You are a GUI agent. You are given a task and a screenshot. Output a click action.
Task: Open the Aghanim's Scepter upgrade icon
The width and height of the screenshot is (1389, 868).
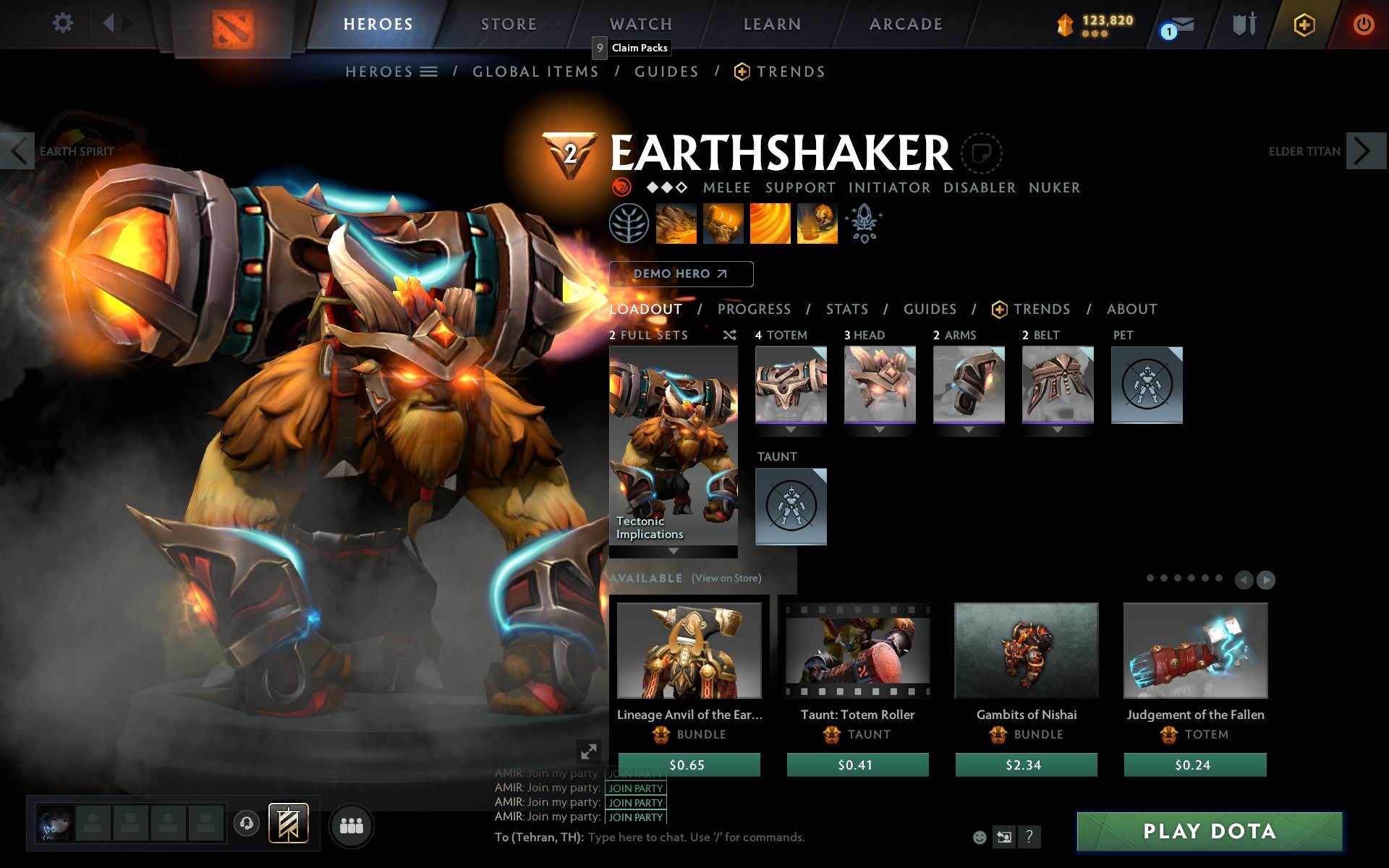[865, 224]
